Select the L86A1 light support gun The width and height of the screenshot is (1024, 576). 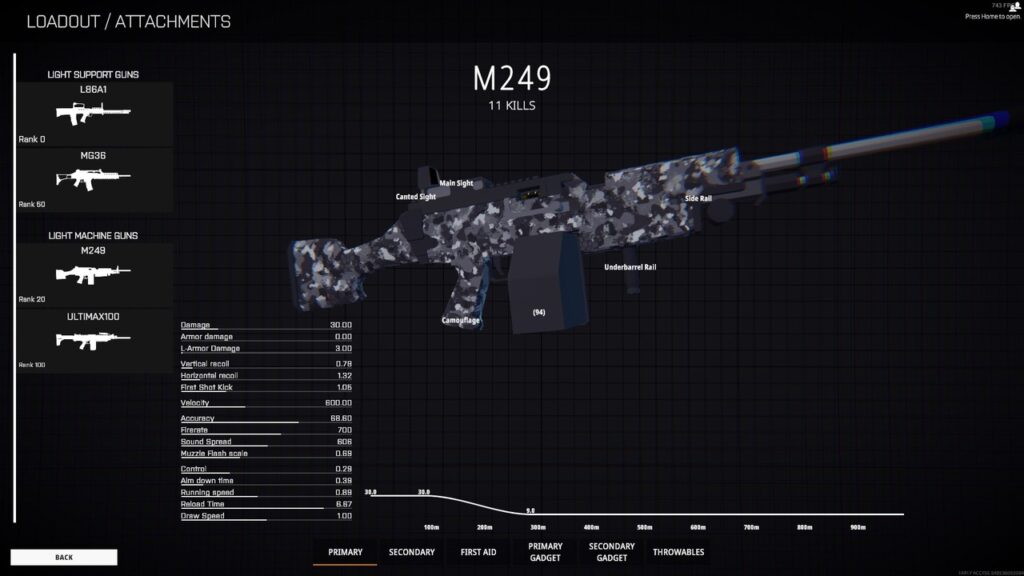pos(94,113)
